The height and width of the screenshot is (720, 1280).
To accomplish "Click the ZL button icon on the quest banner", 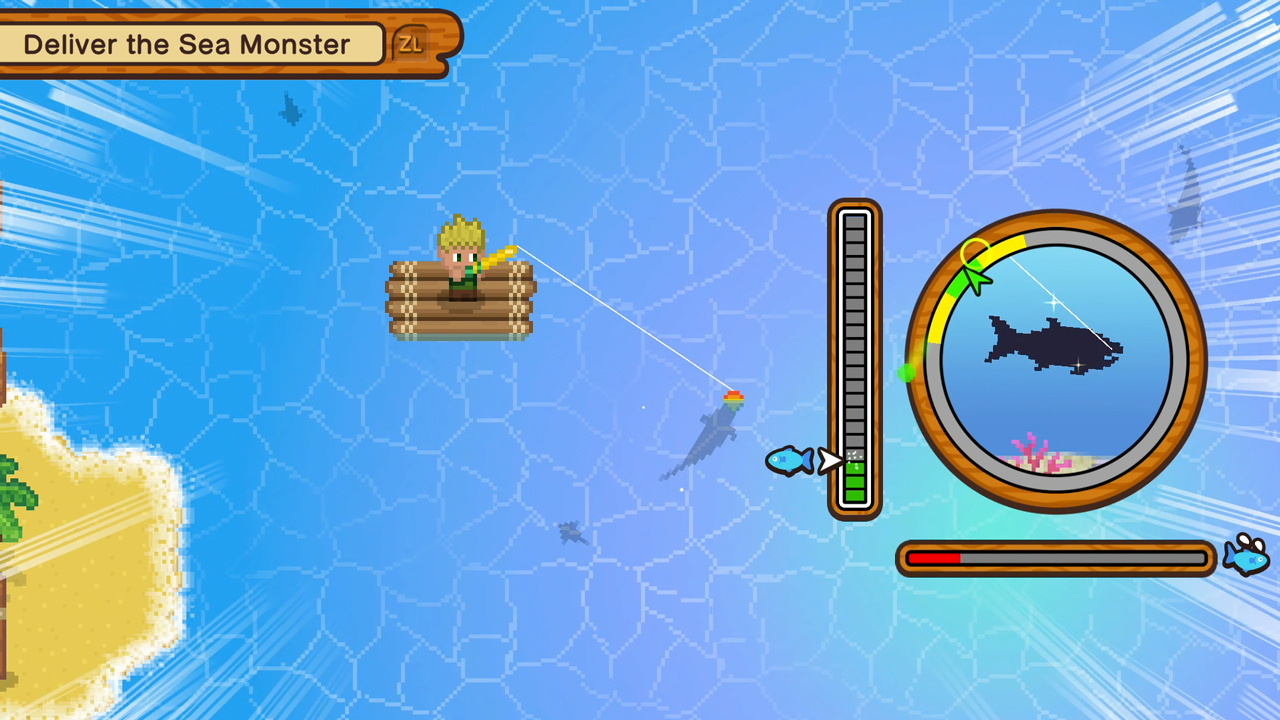I will point(411,43).
